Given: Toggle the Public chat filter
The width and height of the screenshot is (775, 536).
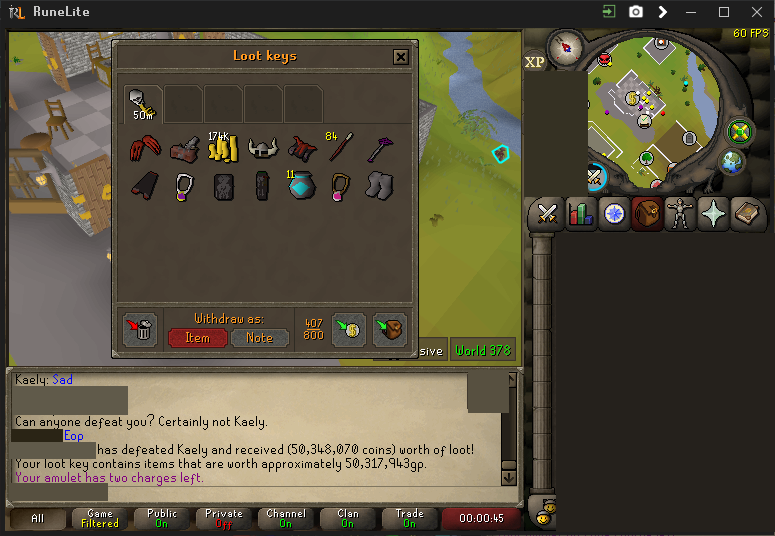Looking at the screenshot, I should point(162,518).
